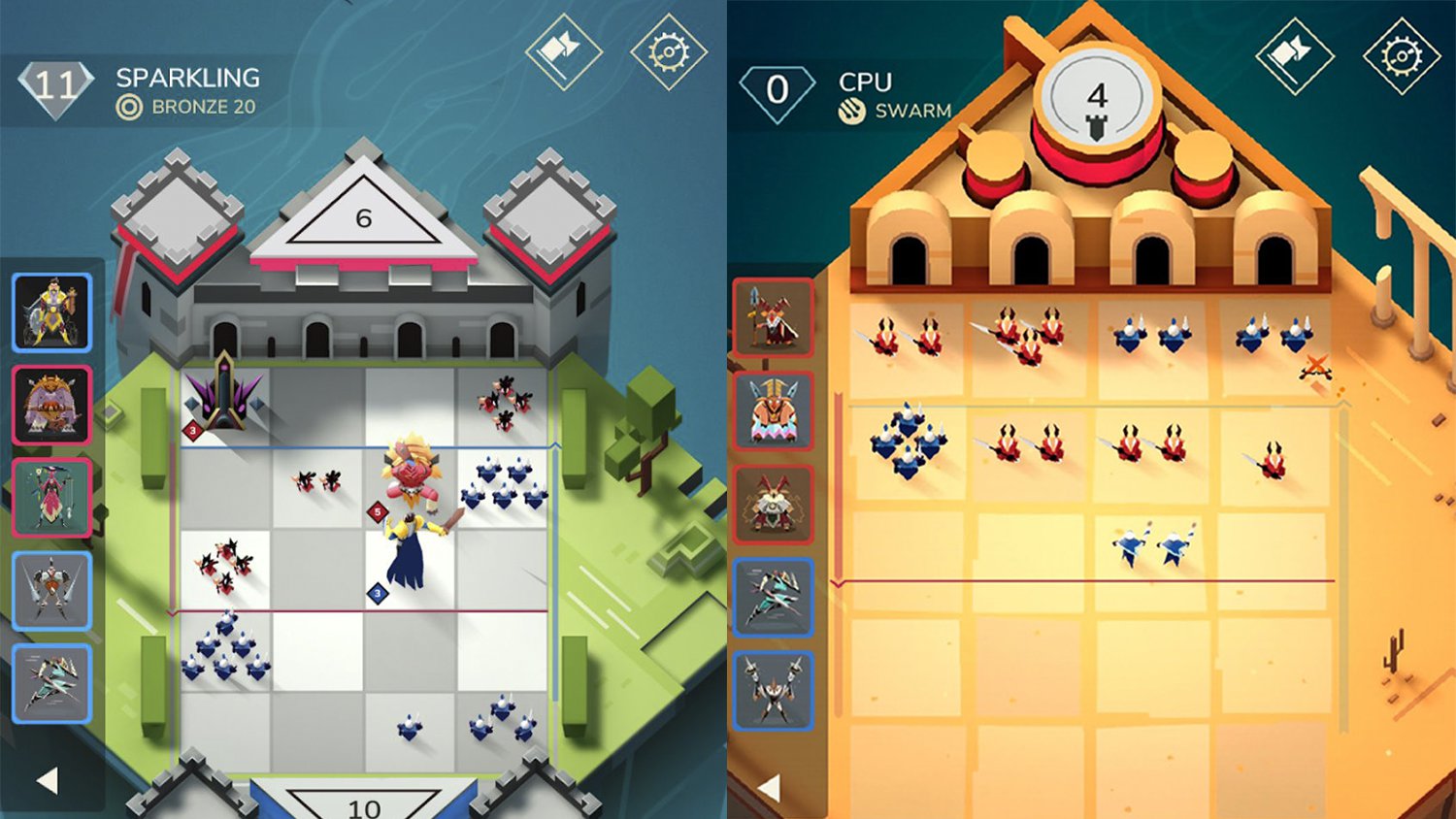The image size is (1456, 819).
Task: Select the pink sorceress unit card
Action: 52,498
